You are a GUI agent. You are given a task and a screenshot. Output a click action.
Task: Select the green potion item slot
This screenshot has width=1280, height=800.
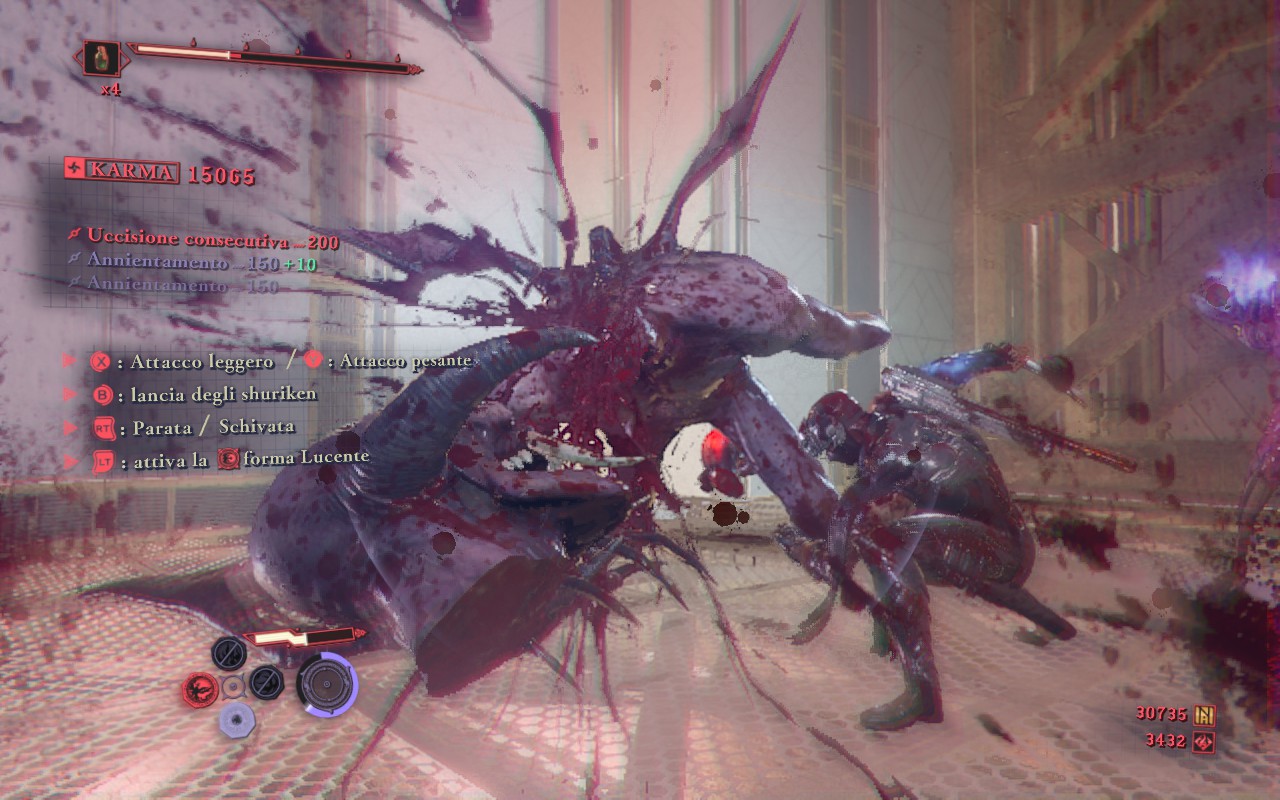102,59
